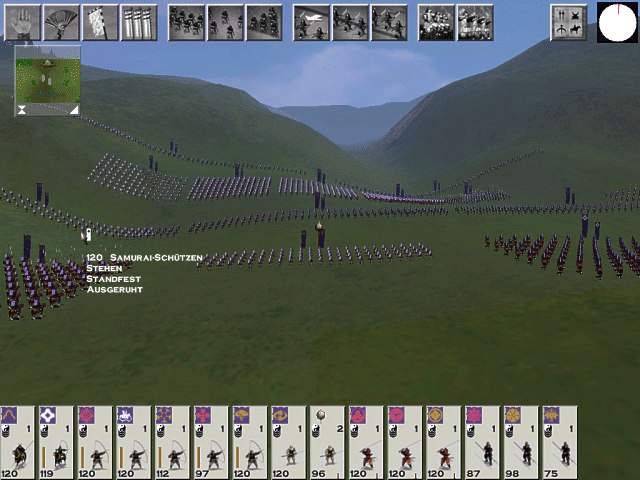Select the white banners rally icon
Viewport: 640px width, 480px height.
point(100,22)
